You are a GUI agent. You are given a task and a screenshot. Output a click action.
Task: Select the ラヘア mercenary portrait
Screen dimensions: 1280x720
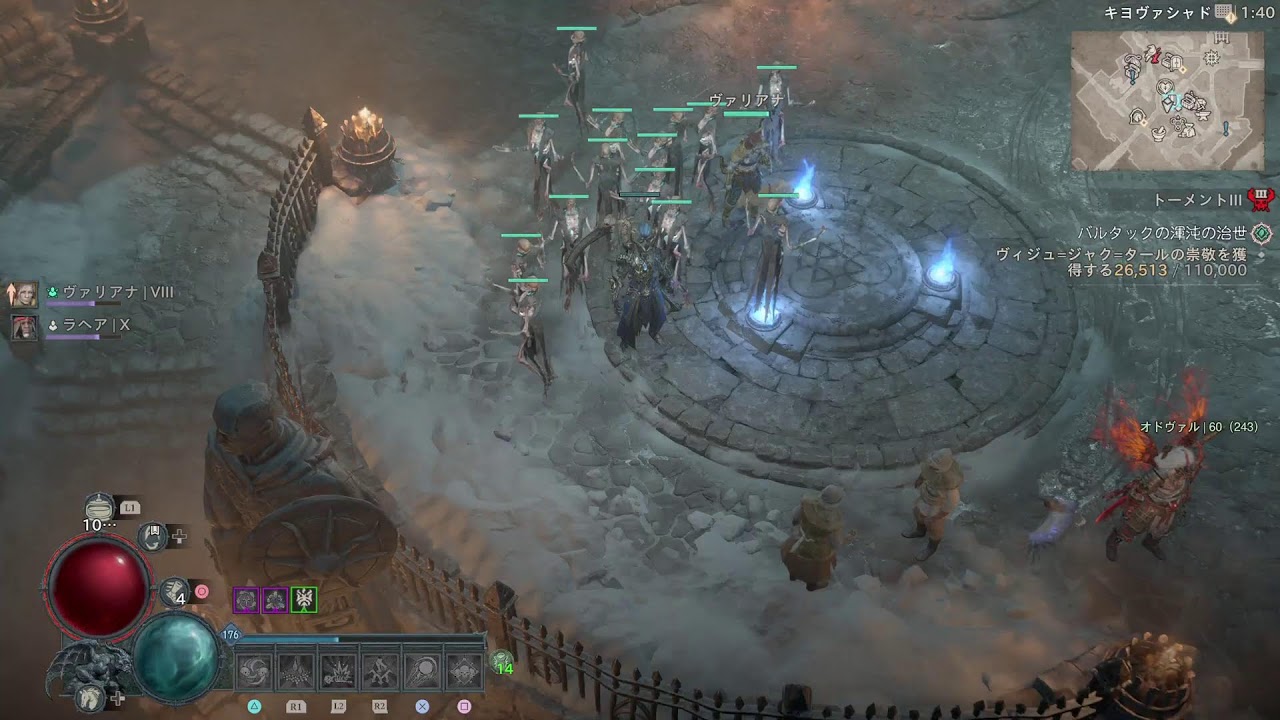25,326
